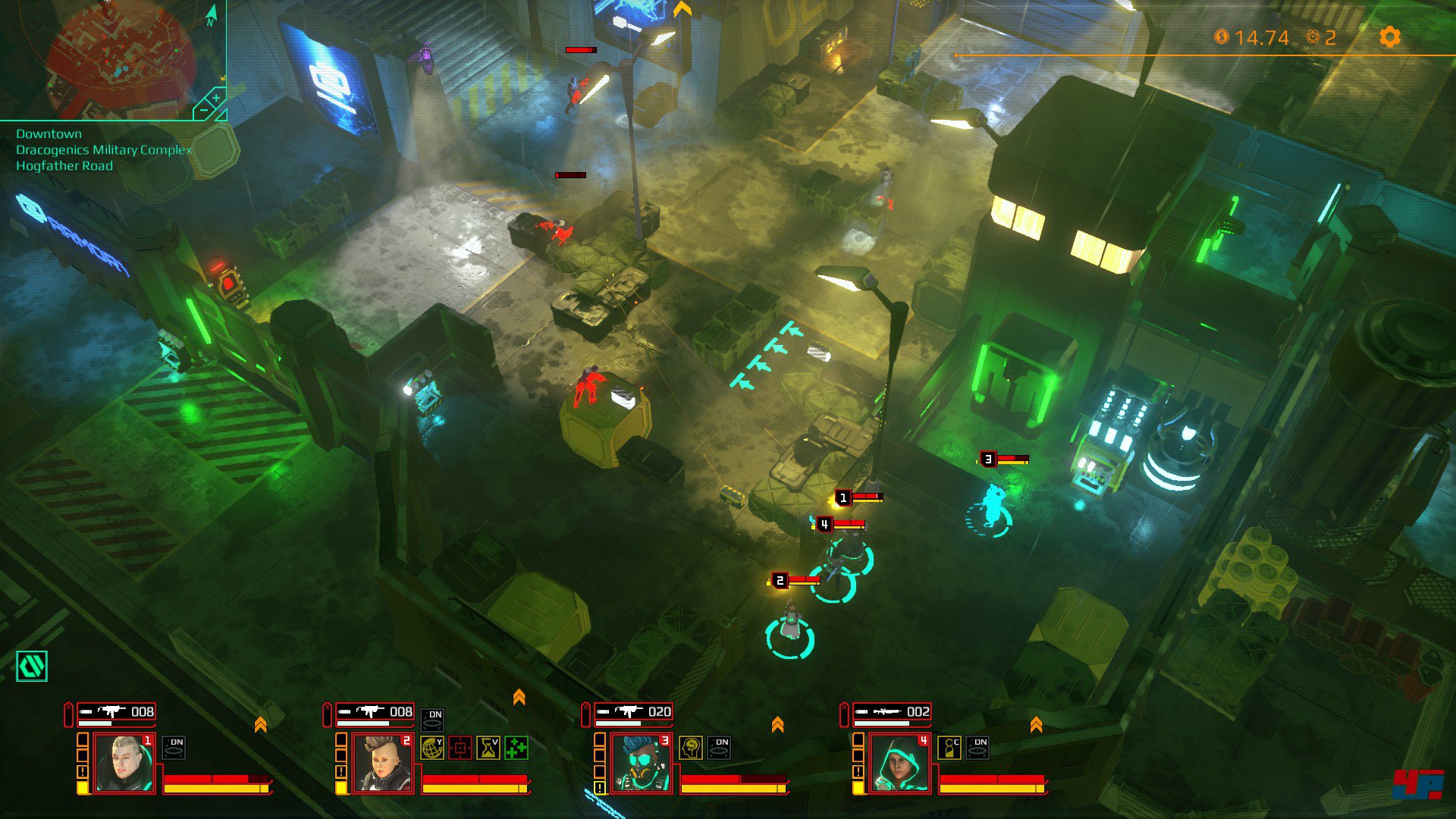Image resolution: width=1456 pixels, height=819 pixels.
Task: Activate agent 2's hourglass ability
Action: pos(488,748)
